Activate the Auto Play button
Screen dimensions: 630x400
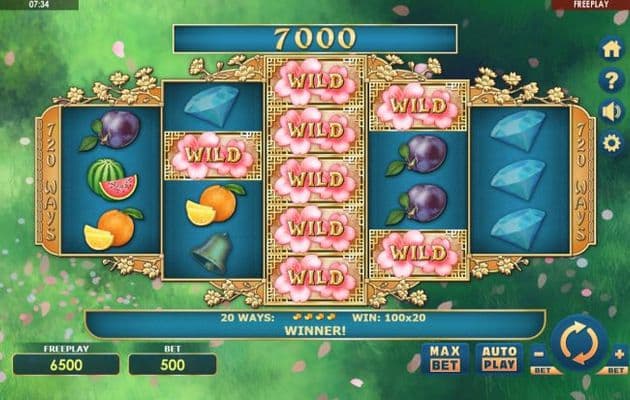coord(498,357)
